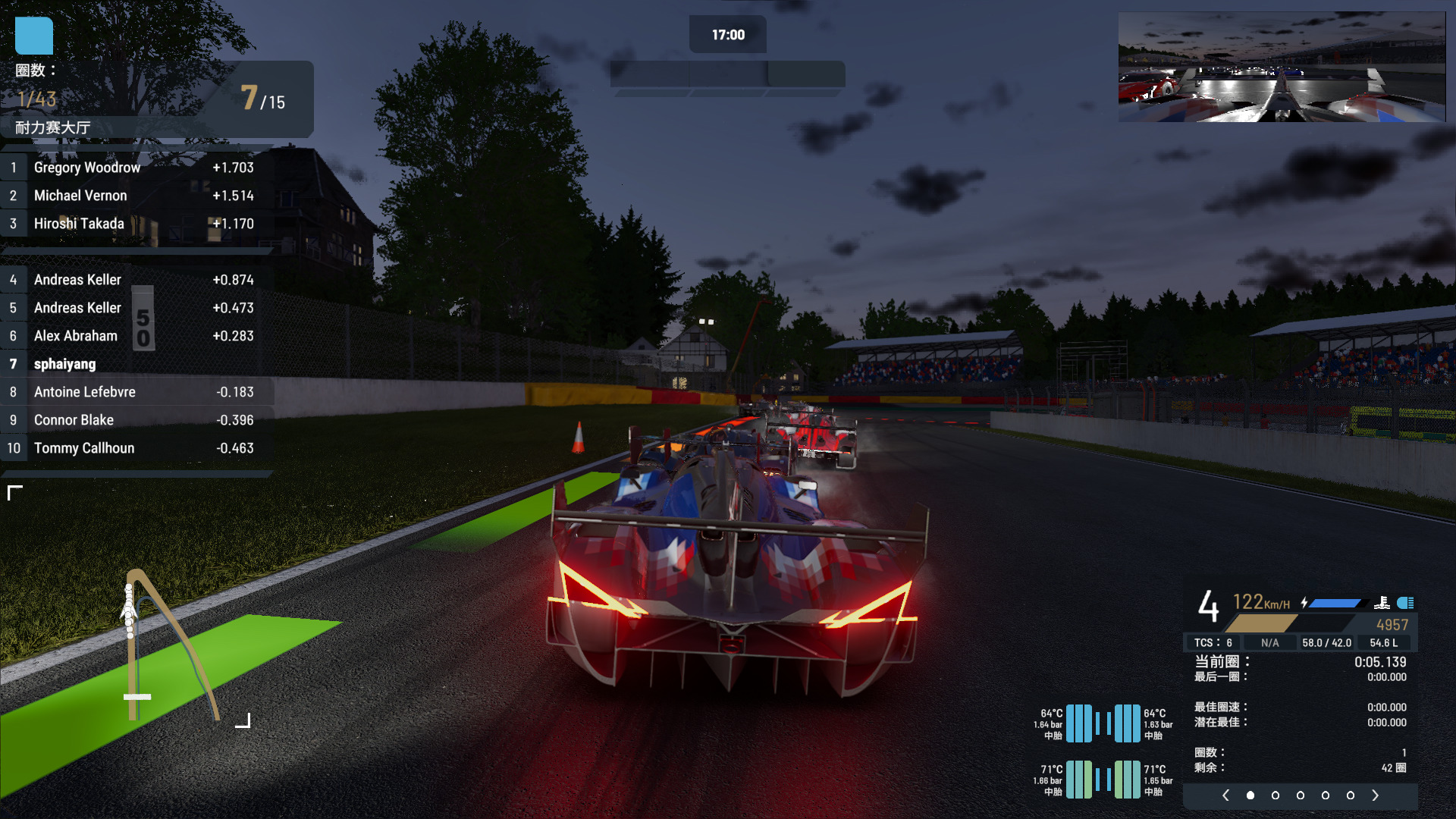Select Antoine Lefebvre in the standings
Screen dimensions: 1456x819
click(136, 392)
